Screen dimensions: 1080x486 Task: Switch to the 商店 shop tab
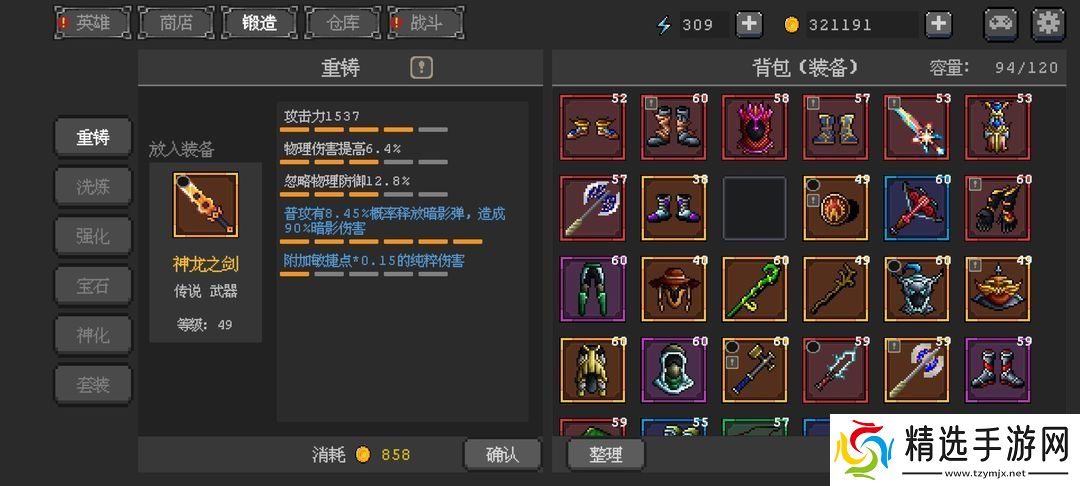point(176,23)
